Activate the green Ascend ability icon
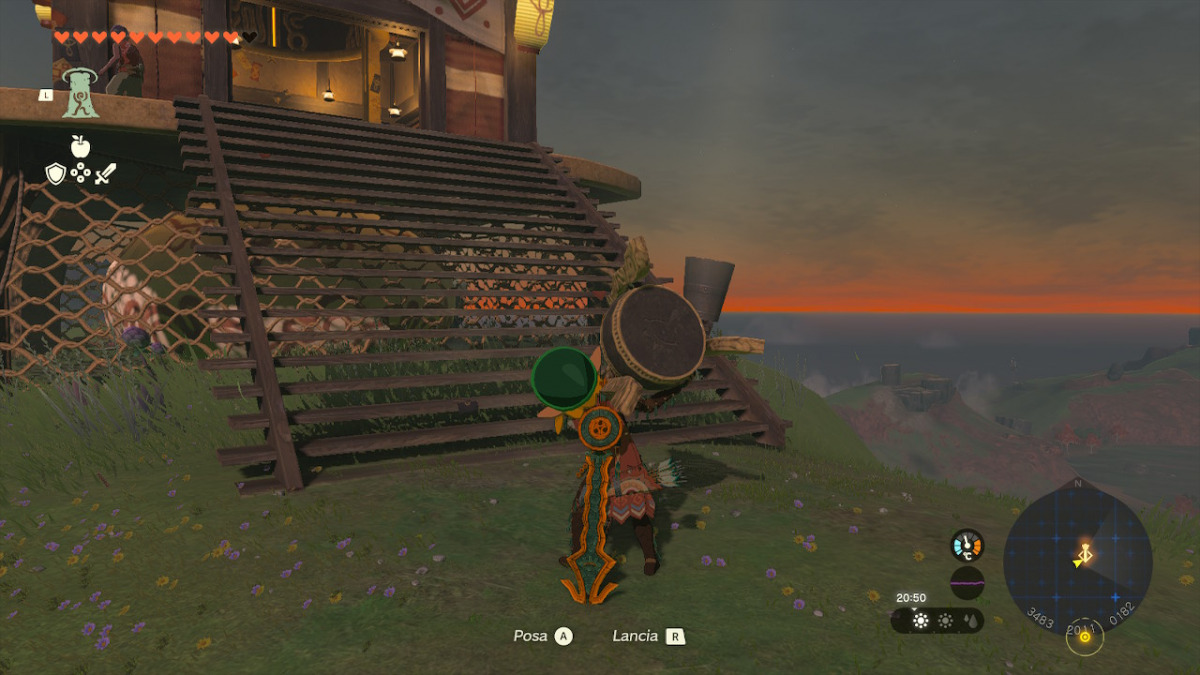Screen dimensions: 1200x675 (80, 95)
